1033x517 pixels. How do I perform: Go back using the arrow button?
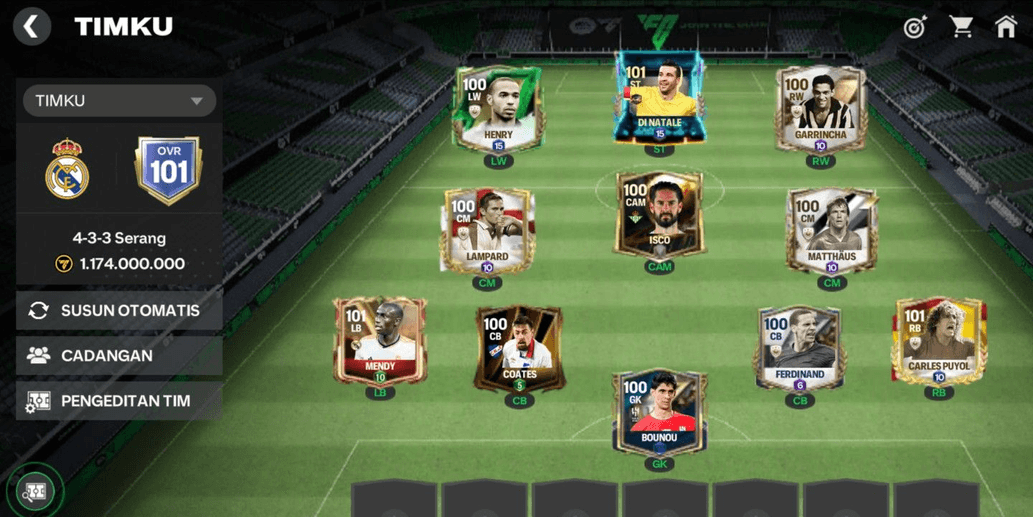[x=32, y=26]
